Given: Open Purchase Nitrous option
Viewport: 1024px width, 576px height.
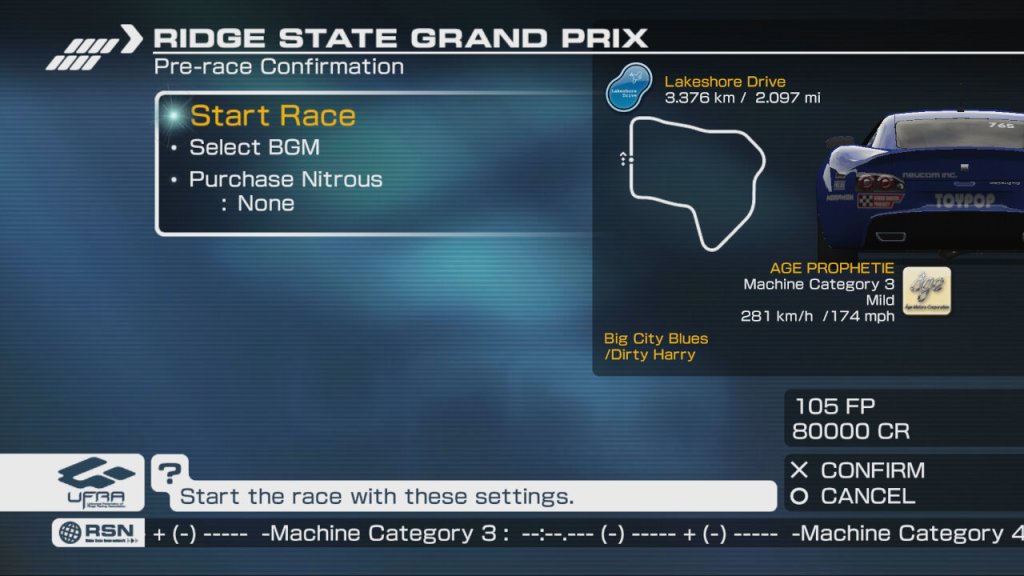Looking at the screenshot, I should pyautogui.click(x=285, y=180).
